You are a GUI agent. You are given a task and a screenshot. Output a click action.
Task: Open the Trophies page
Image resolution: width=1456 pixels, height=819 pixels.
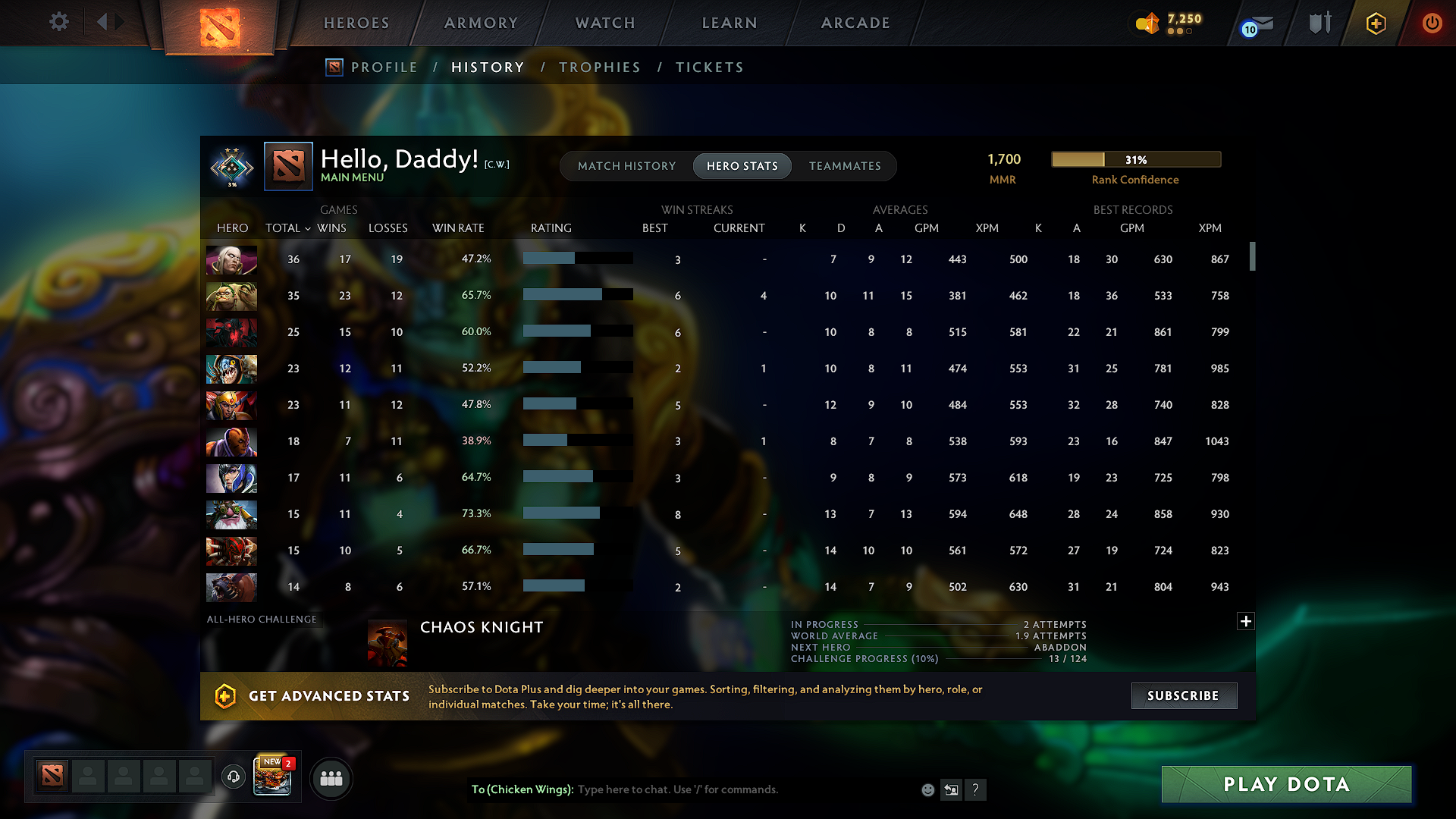pos(599,67)
